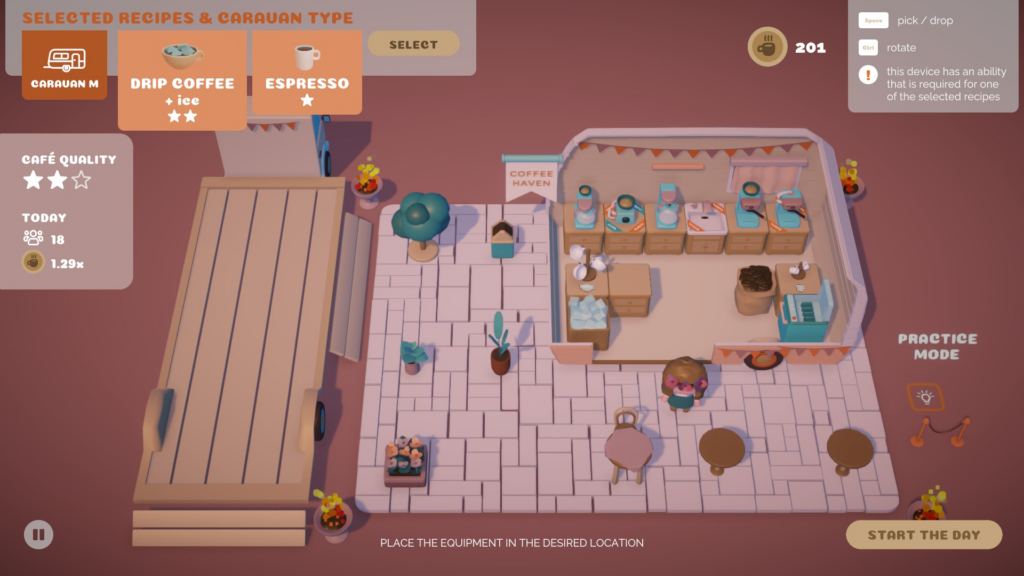Select the Drip Coffee recipe card
Viewport: 1024px width, 576px height.
point(182,80)
